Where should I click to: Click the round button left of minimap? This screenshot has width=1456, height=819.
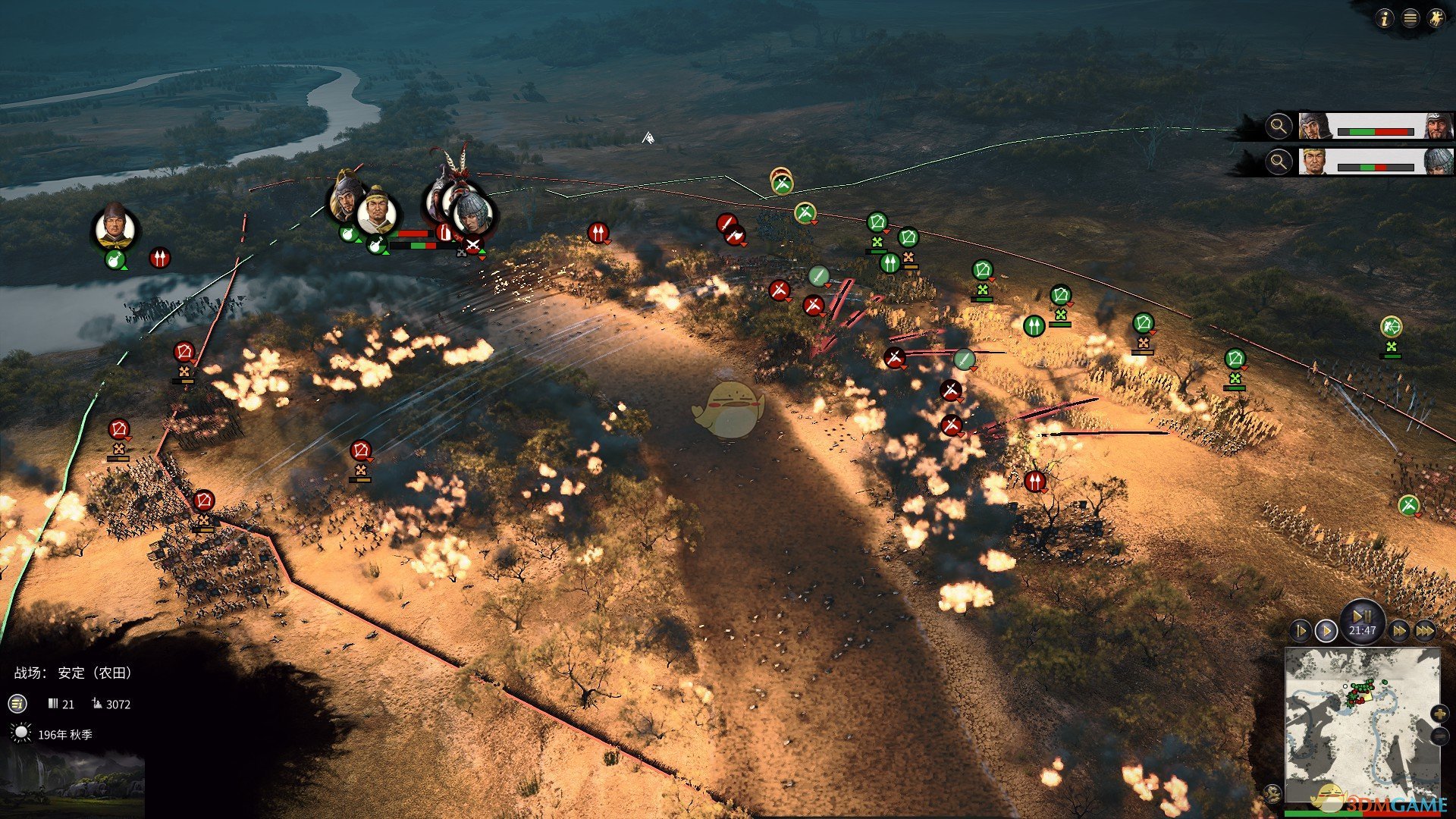click(1273, 793)
